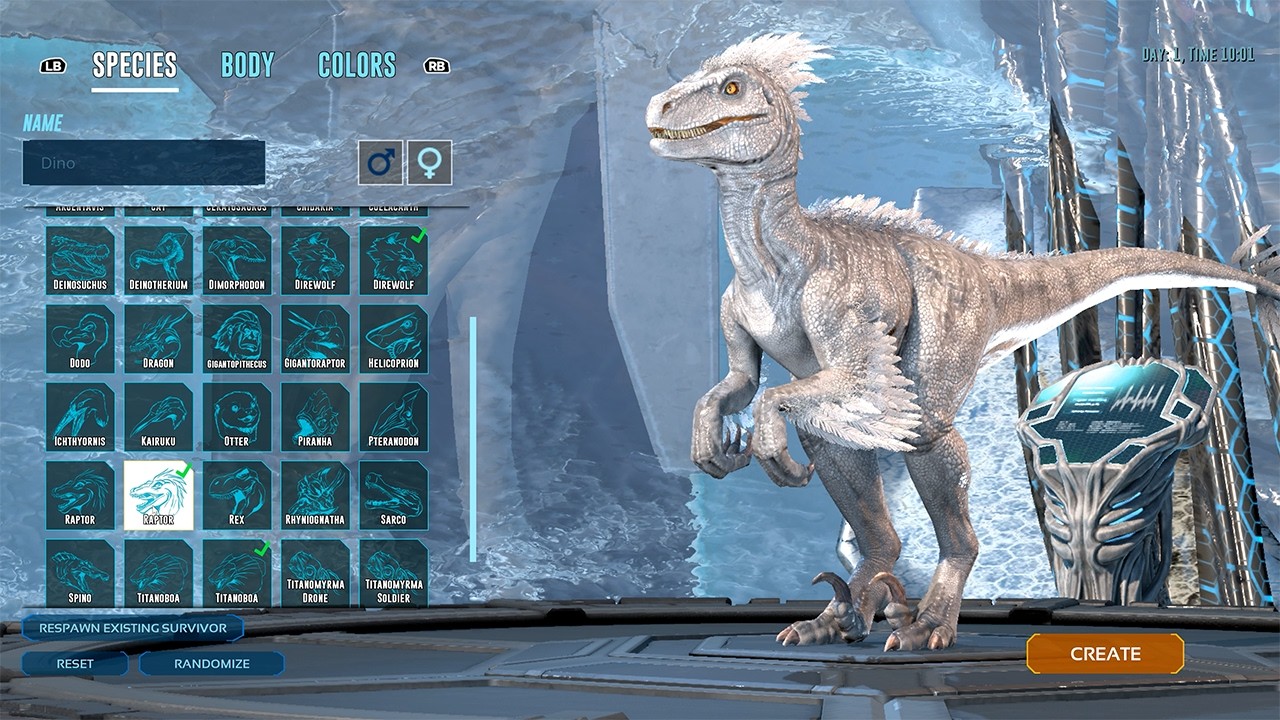The image size is (1280, 720).
Task: Select the Gigantopithecus species tile
Action: (237, 339)
